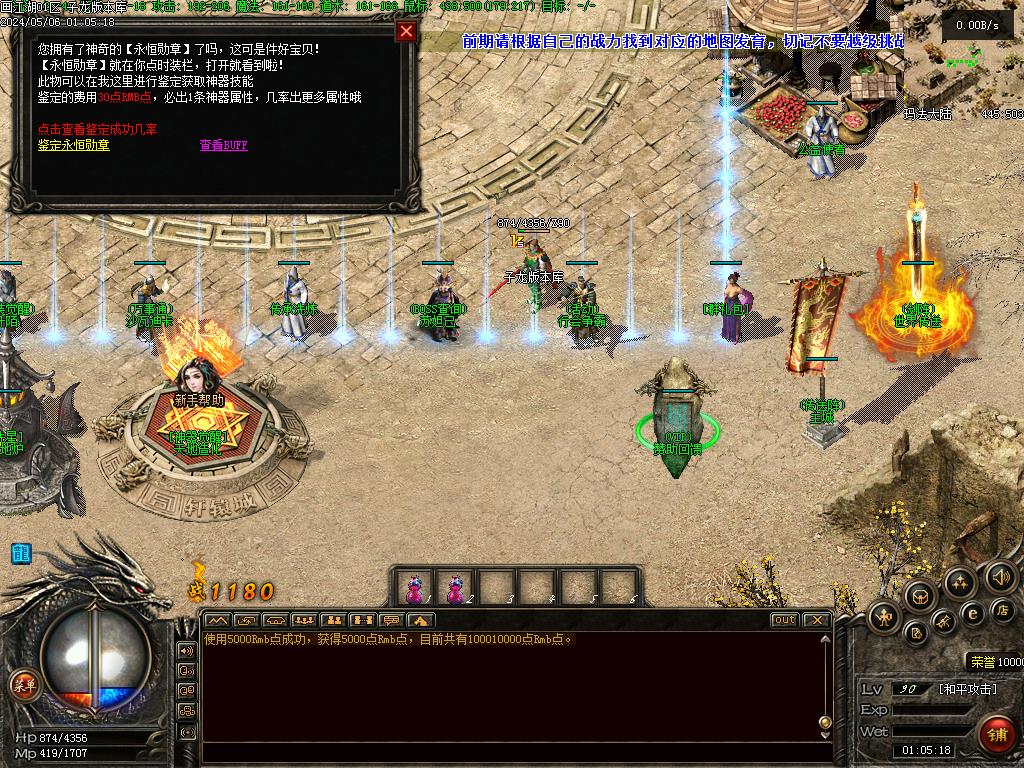1024x768 pixels.
Task: Click the 菜单 menu button by the orb
Action: (x=24, y=685)
